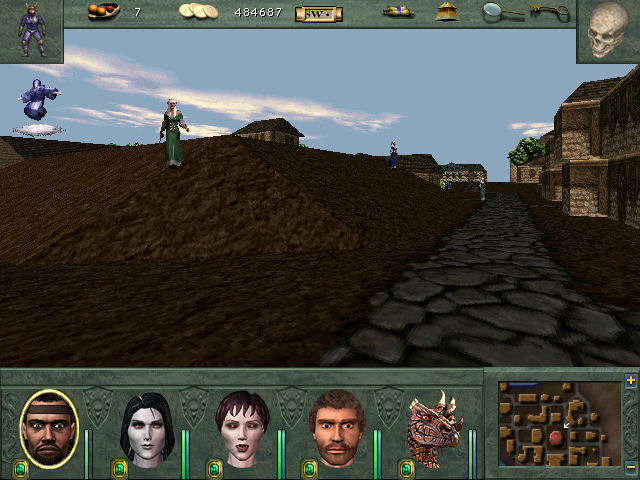
Task: Click the SW compass scroll
Action: pos(318,13)
